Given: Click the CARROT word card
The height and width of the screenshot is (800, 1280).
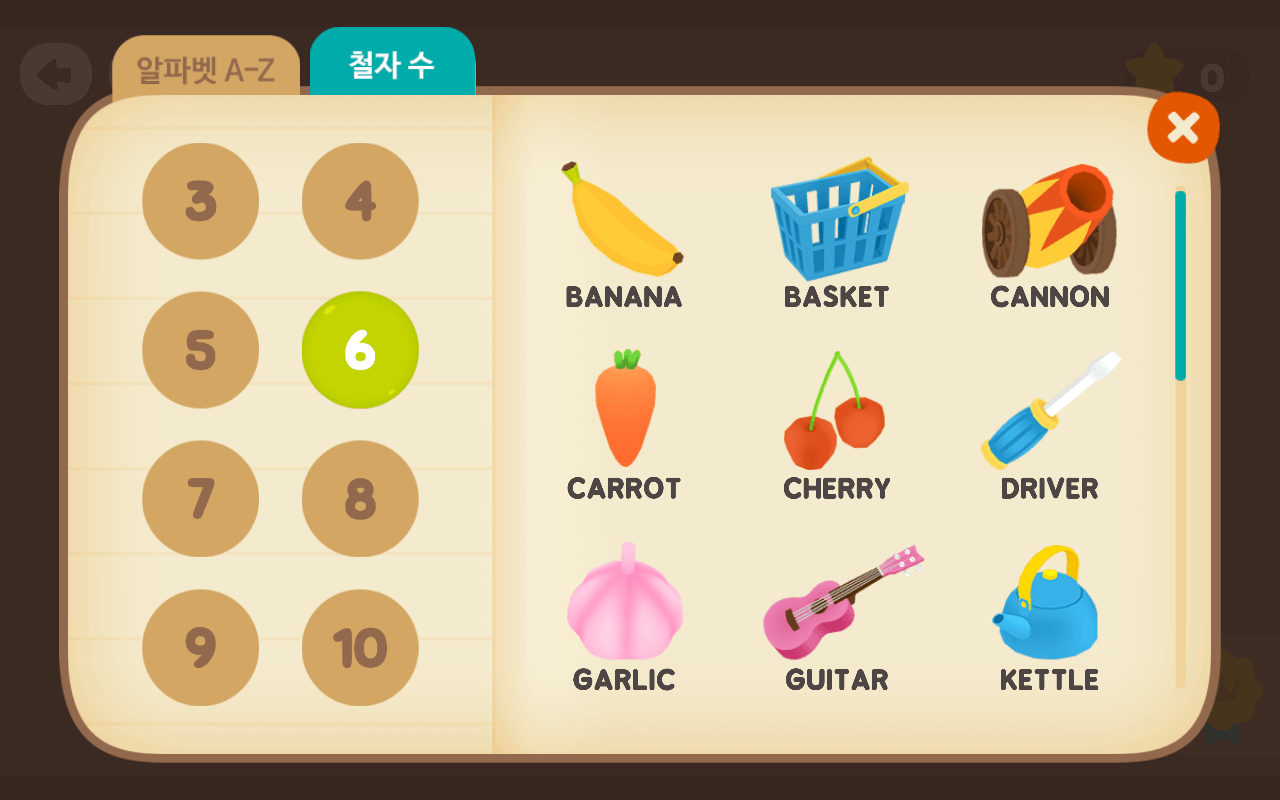Looking at the screenshot, I should tap(624, 425).
